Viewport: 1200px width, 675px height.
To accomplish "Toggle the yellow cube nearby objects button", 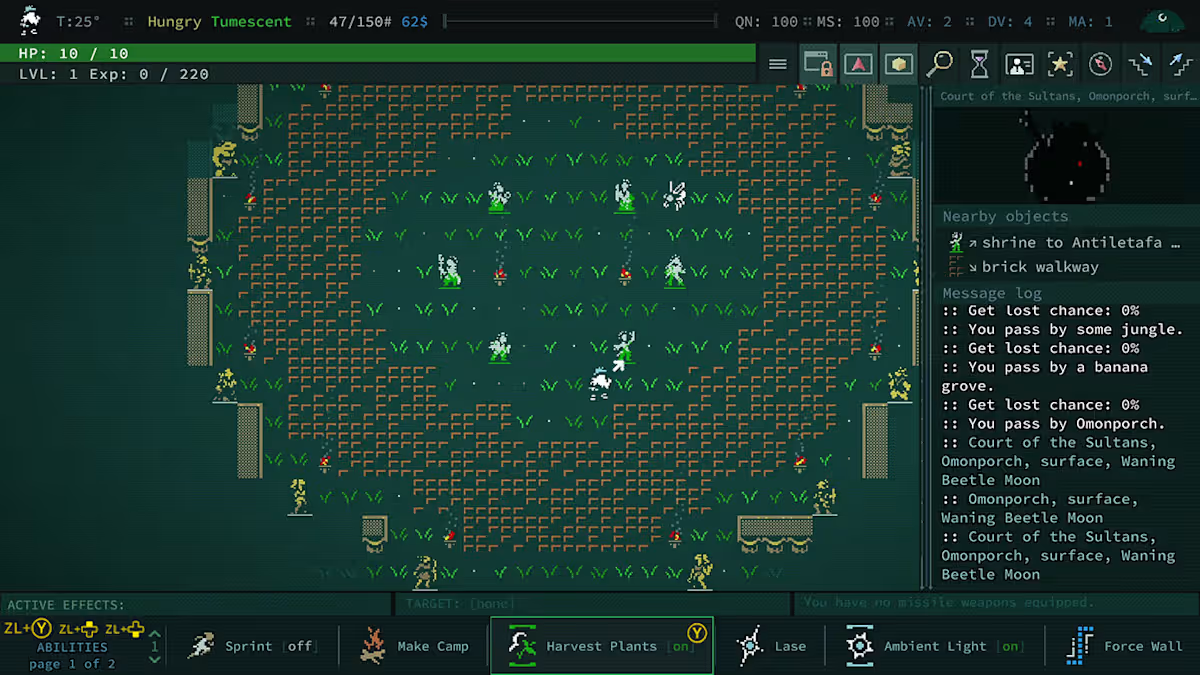I will pyautogui.click(x=899, y=65).
